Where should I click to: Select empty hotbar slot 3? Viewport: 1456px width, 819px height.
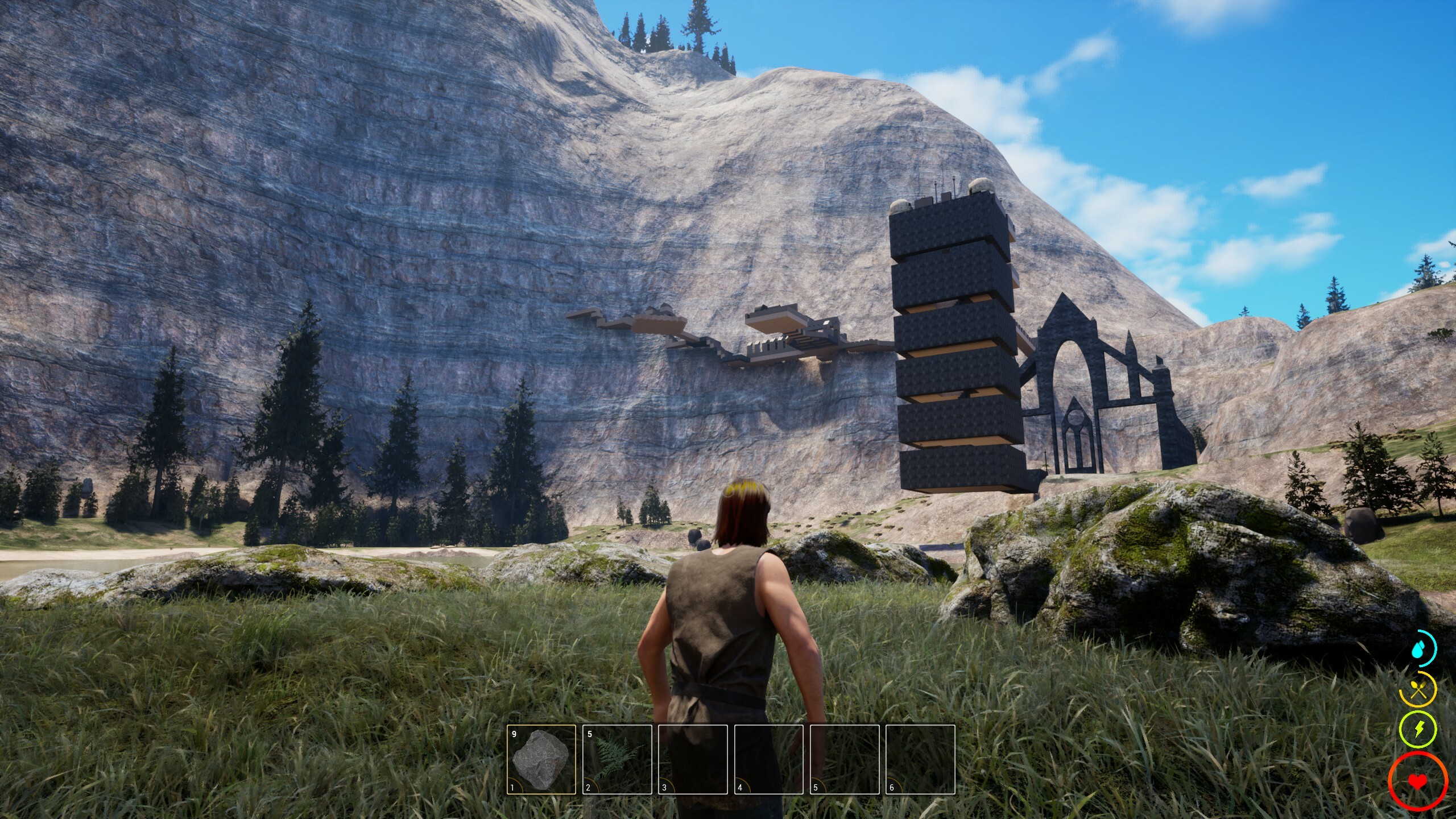click(x=693, y=759)
